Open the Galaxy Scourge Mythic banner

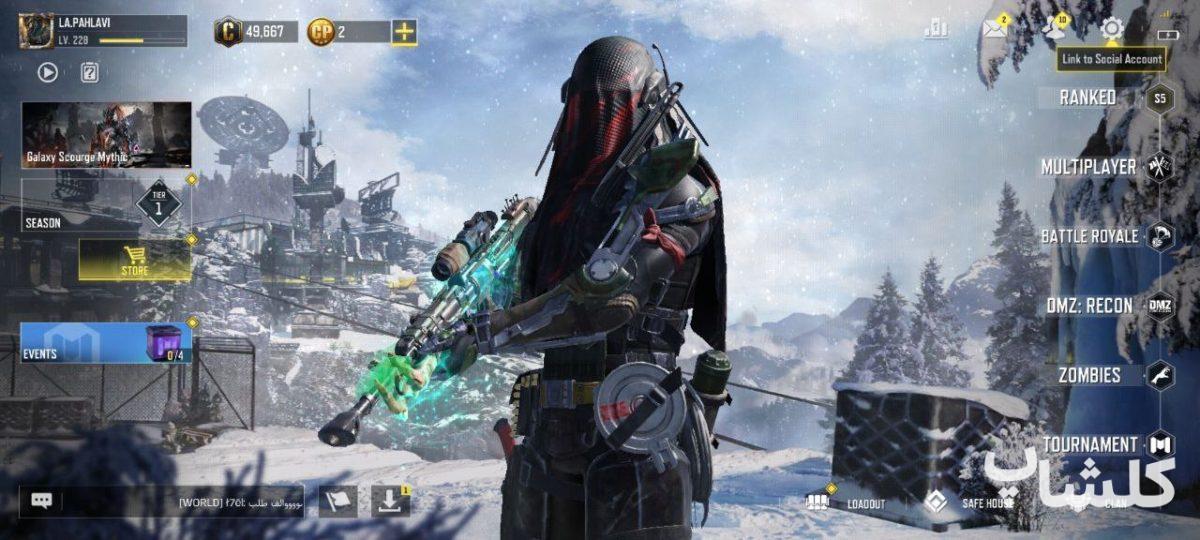pos(106,134)
